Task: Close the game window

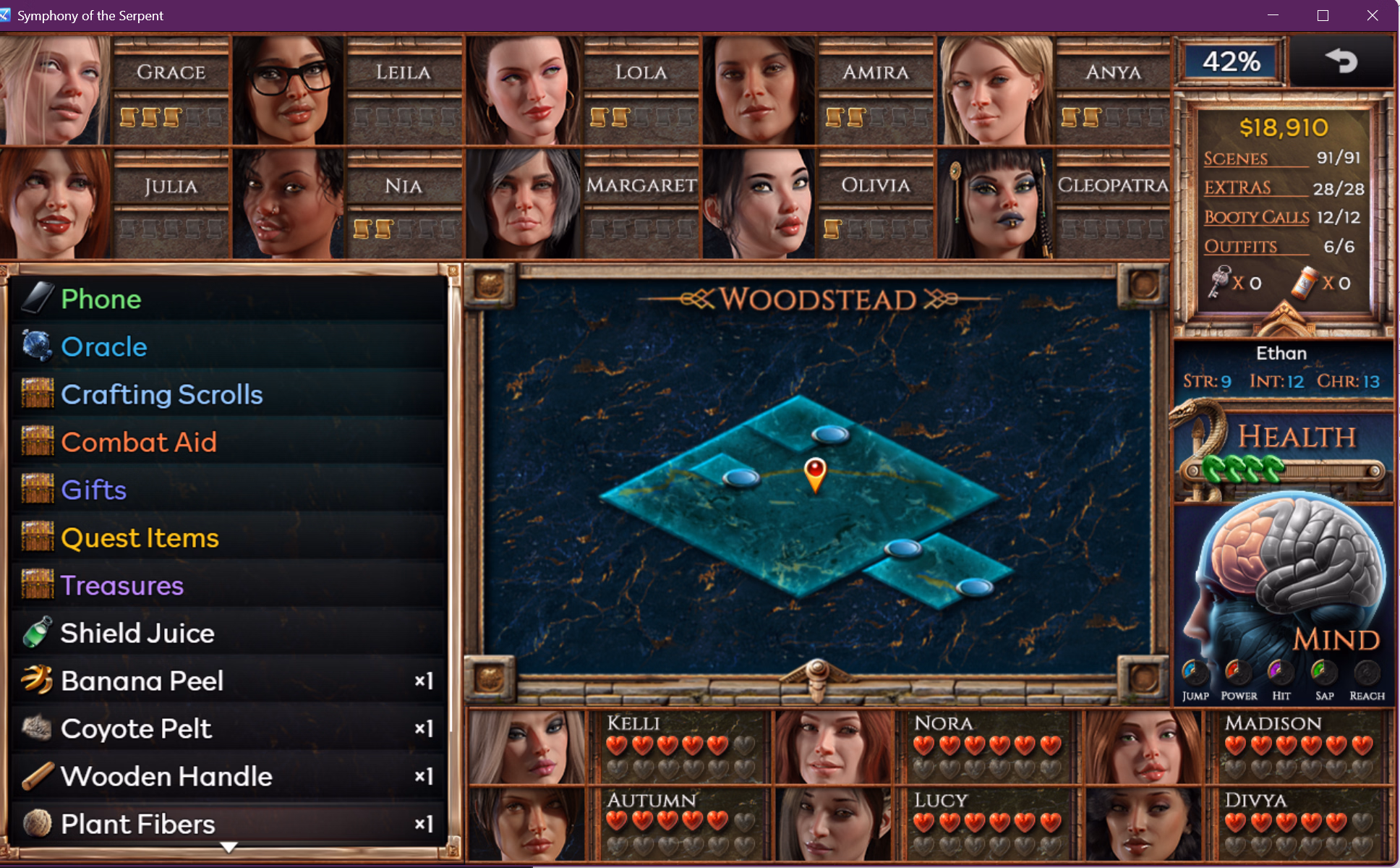Action: coord(1372,15)
